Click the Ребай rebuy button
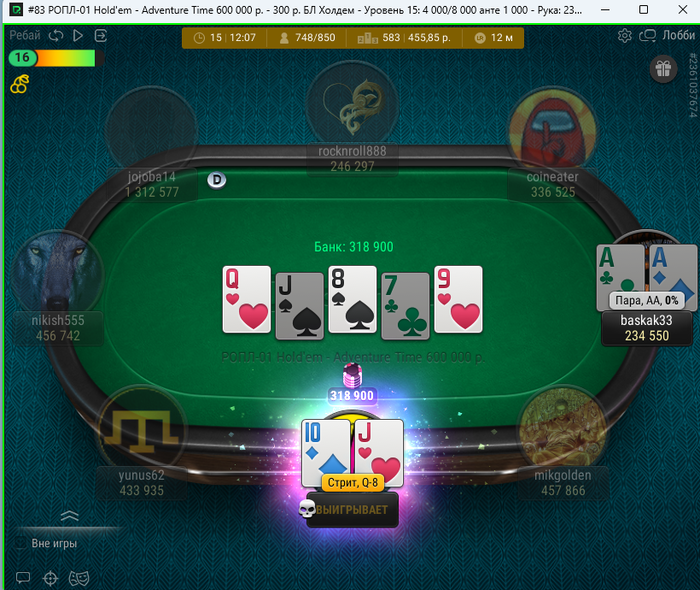700x590 pixels. [24, 35]
